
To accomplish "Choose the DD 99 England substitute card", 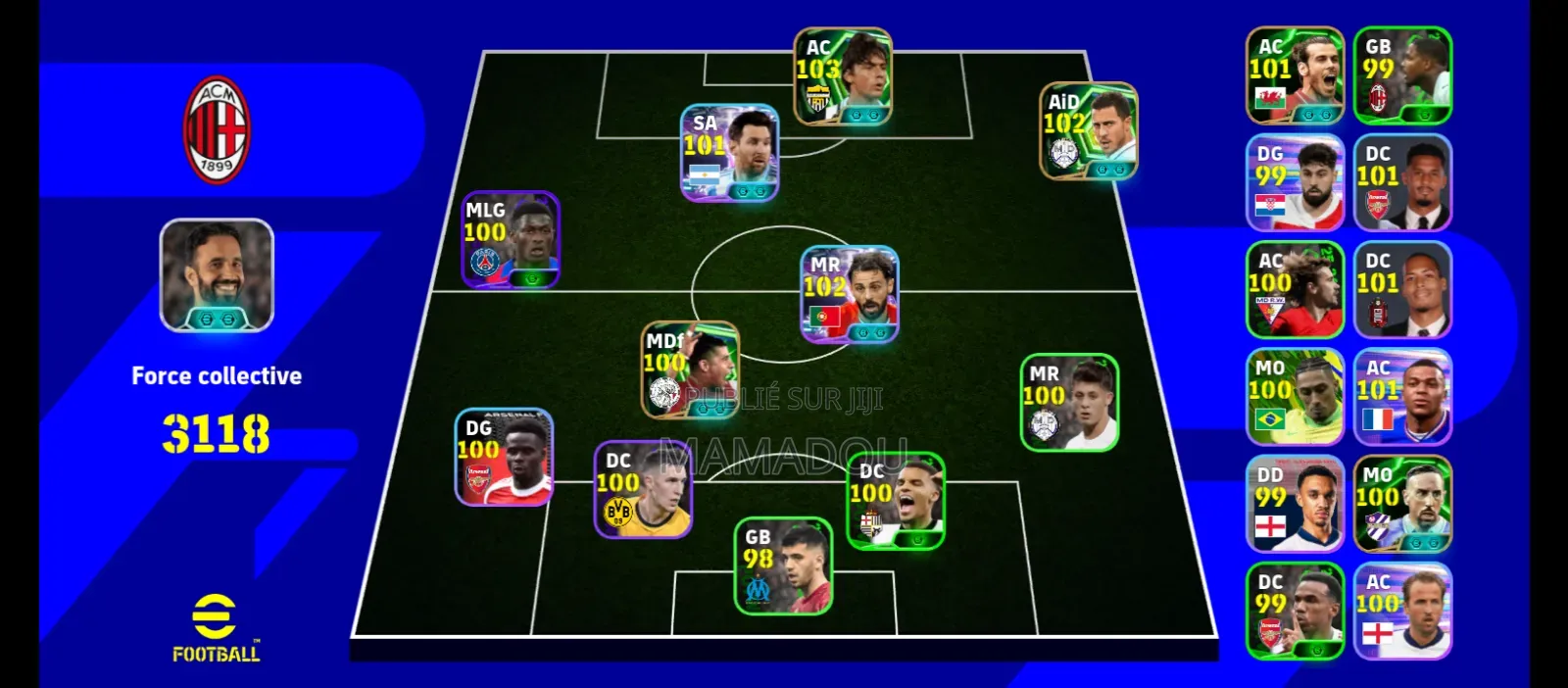I will pos(1295,504).
